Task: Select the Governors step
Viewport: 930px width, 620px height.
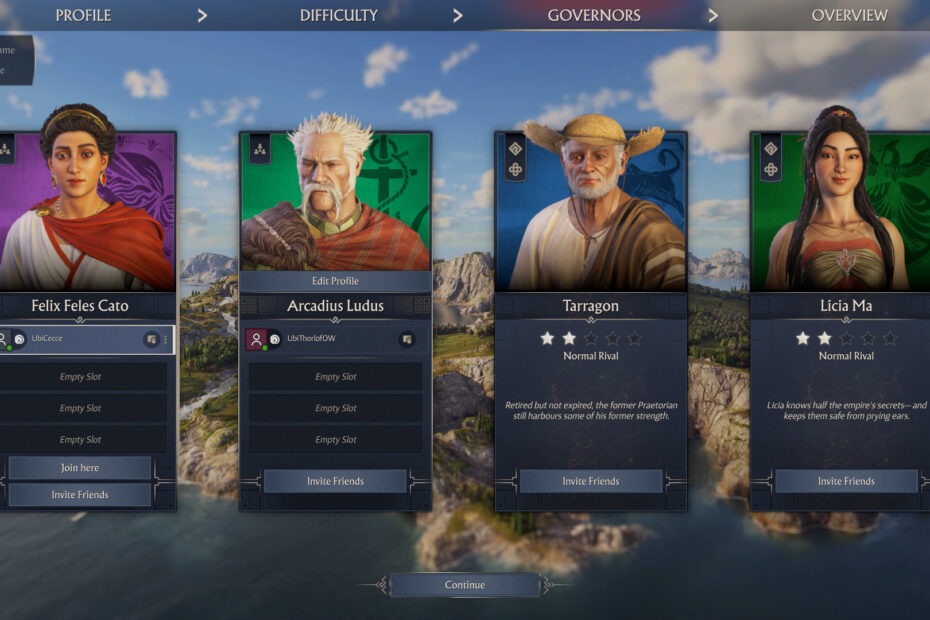Action: point(594,15)
